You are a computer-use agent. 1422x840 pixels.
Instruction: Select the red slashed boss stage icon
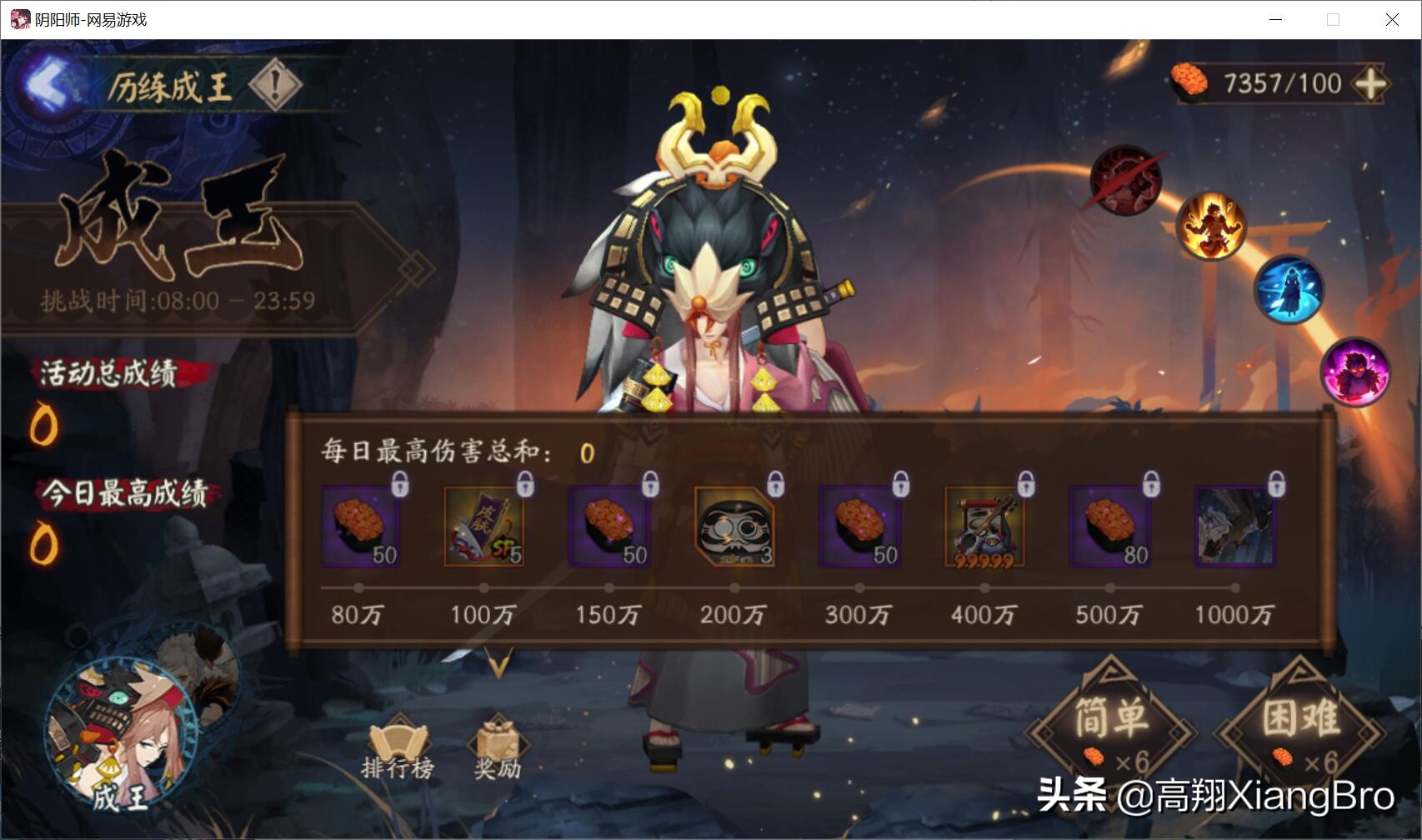click(1125, 182)
